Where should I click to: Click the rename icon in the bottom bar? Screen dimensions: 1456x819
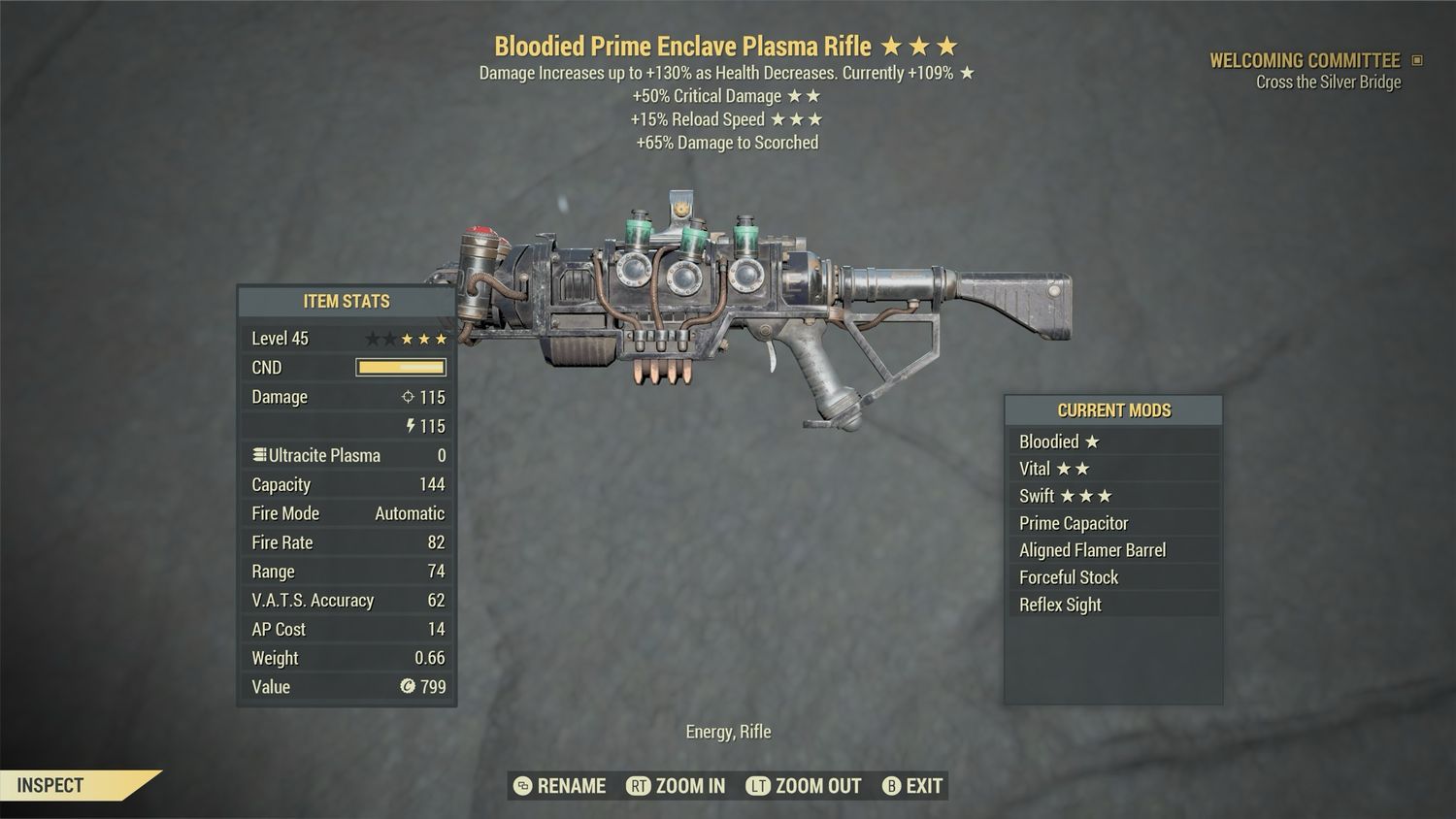522,786
